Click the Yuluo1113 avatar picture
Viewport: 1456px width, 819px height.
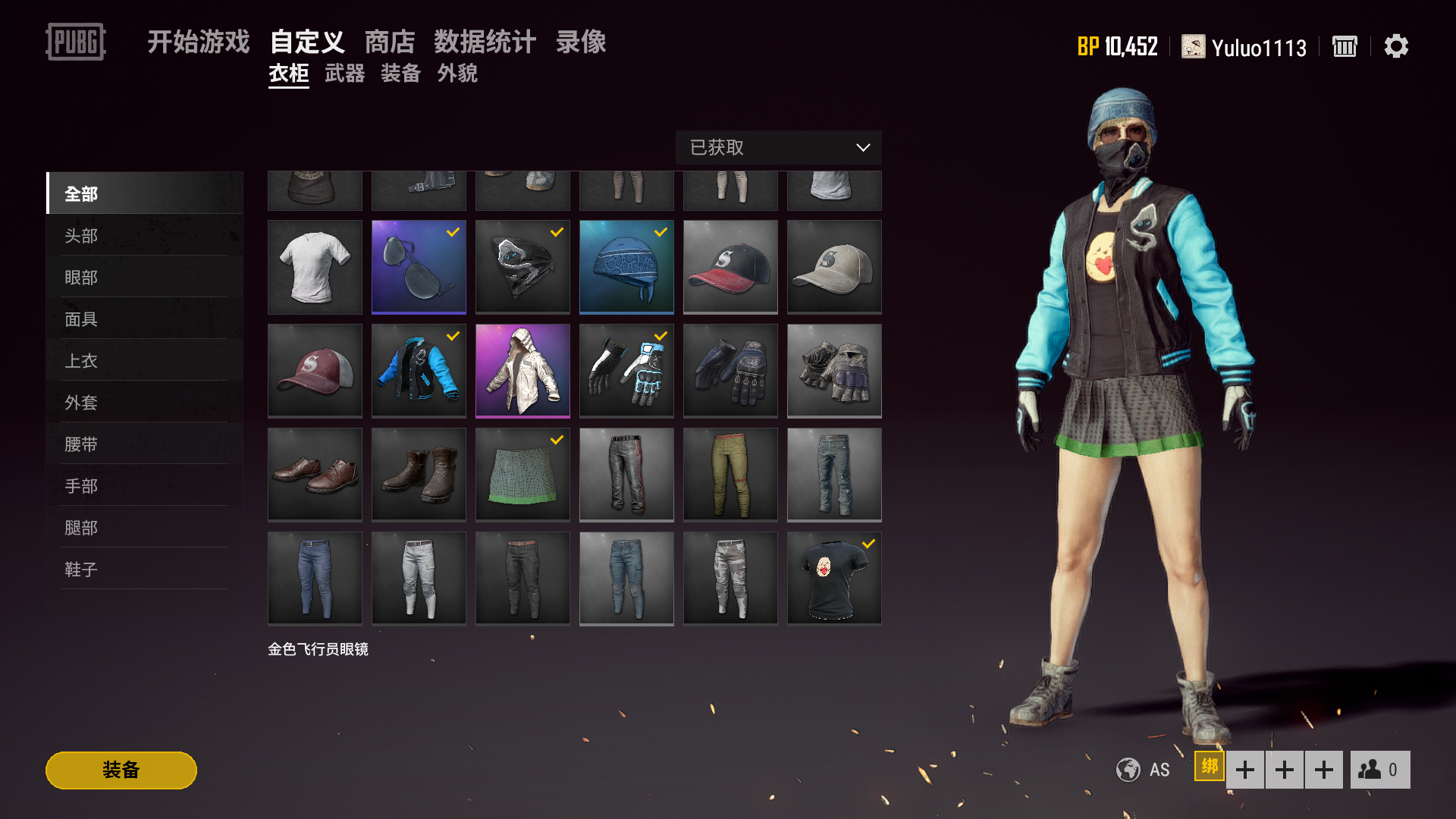click(x=1193, y=46)
